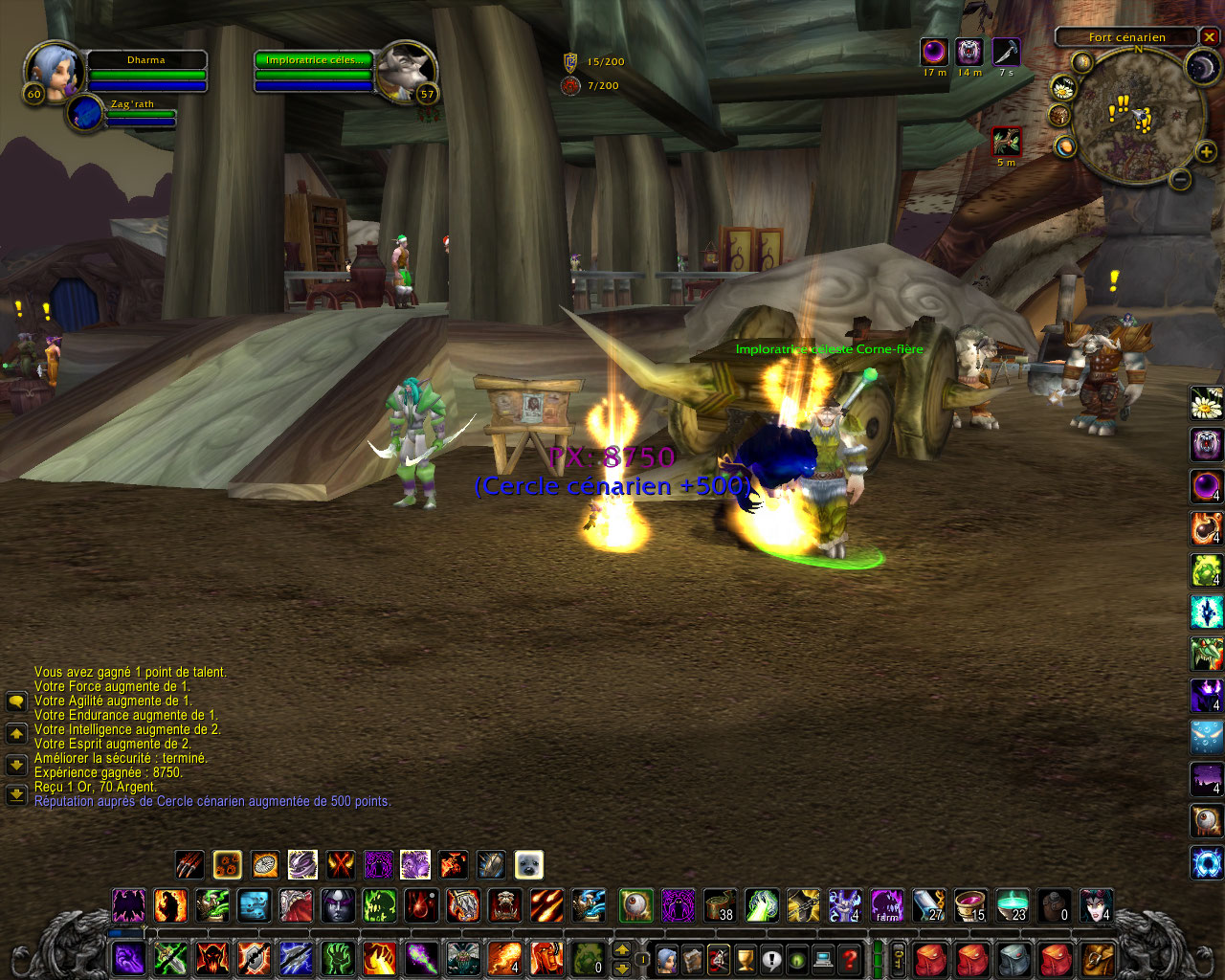Open the chat menu speech bubble button

16,702
